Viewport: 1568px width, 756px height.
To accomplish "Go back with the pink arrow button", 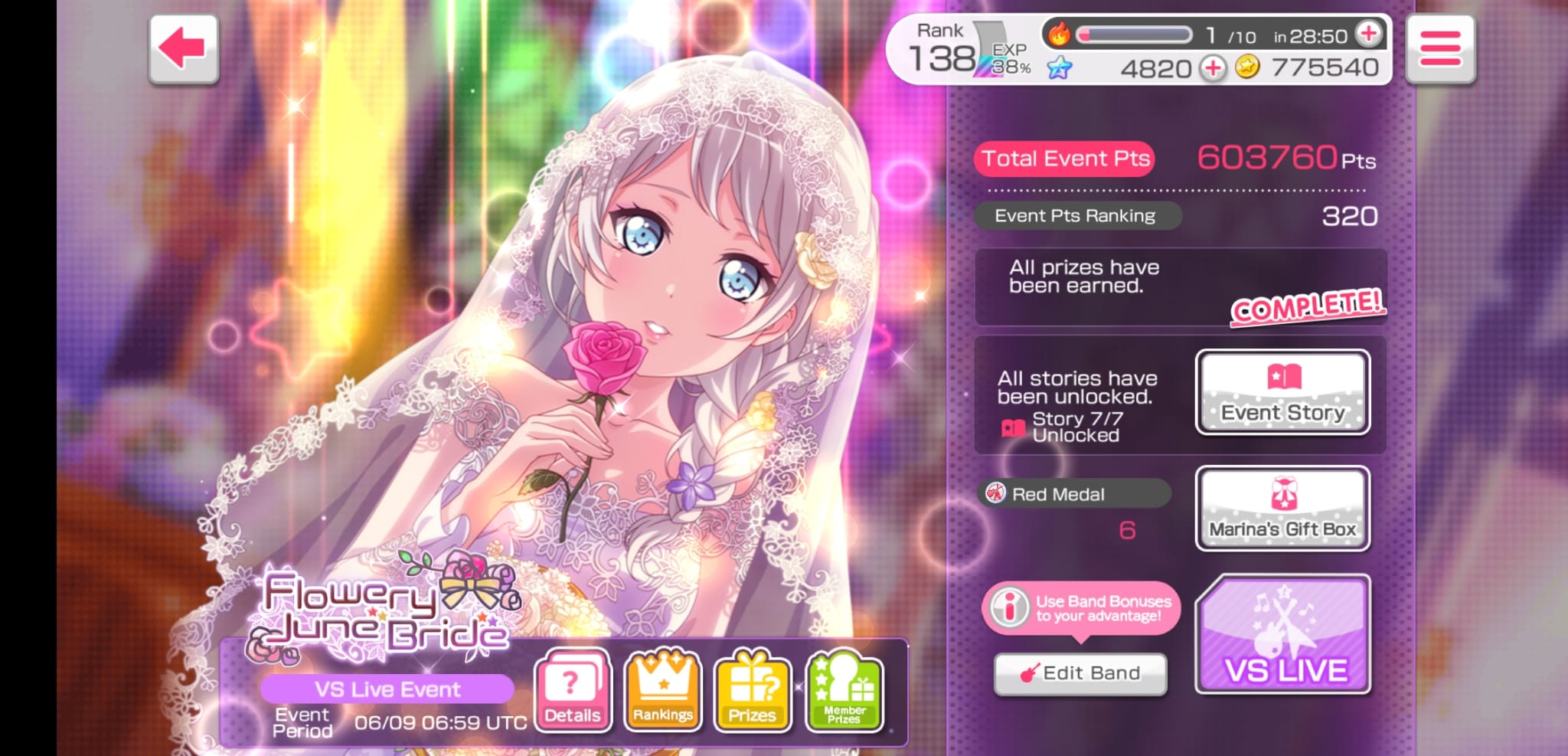I will (x=184, y=48).
